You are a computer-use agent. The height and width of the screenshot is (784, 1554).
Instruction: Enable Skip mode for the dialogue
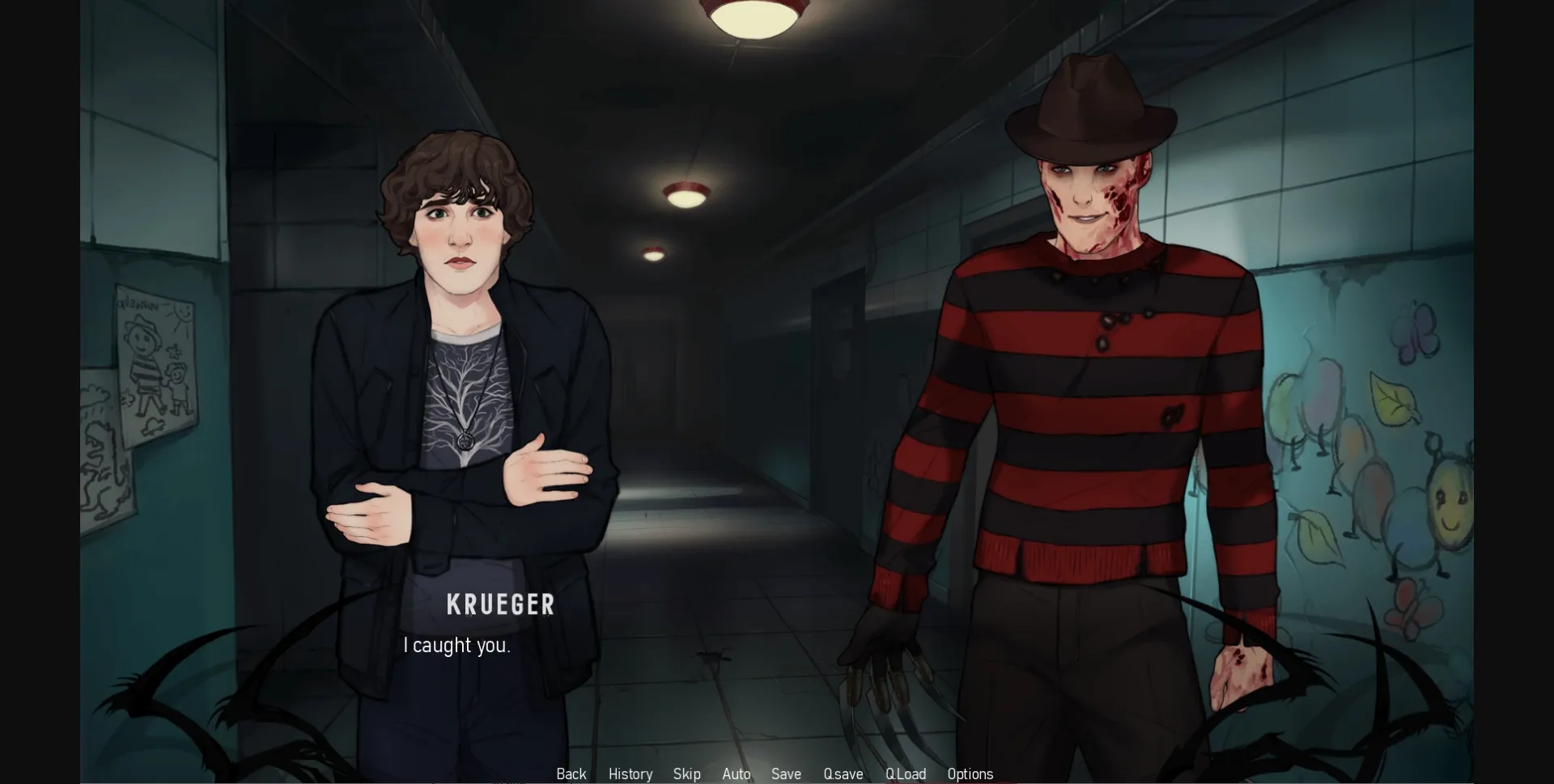click(686, 774)
